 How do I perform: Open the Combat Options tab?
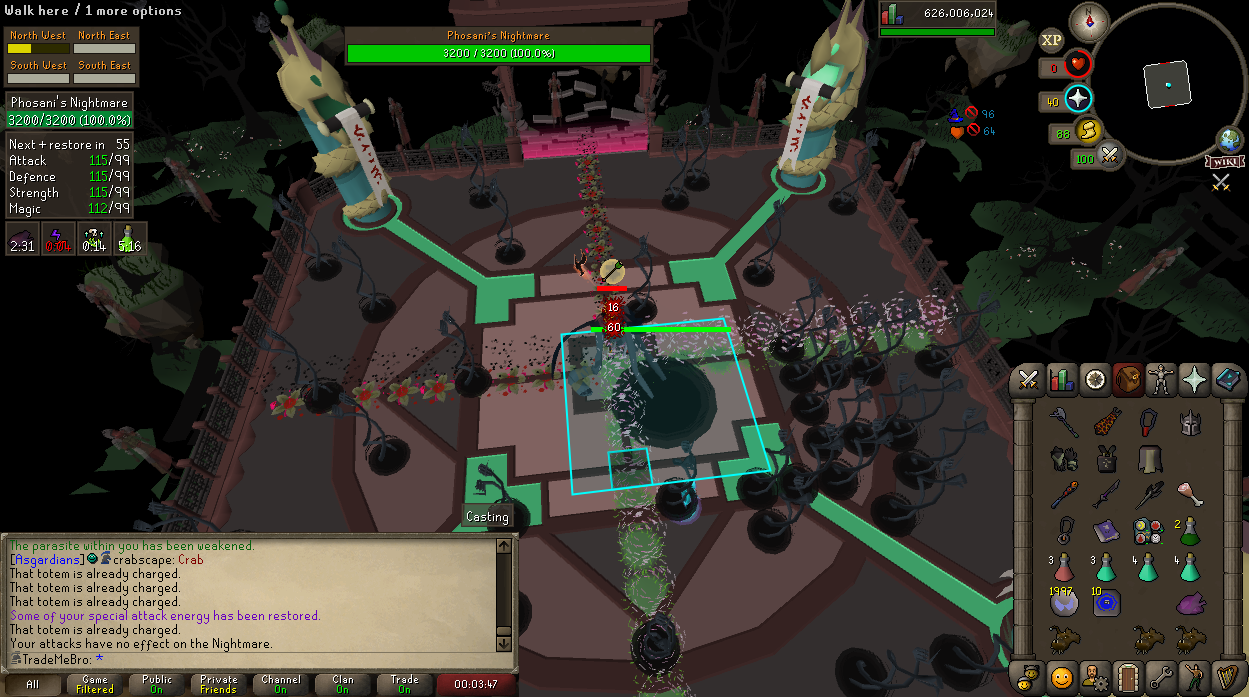1028,380
